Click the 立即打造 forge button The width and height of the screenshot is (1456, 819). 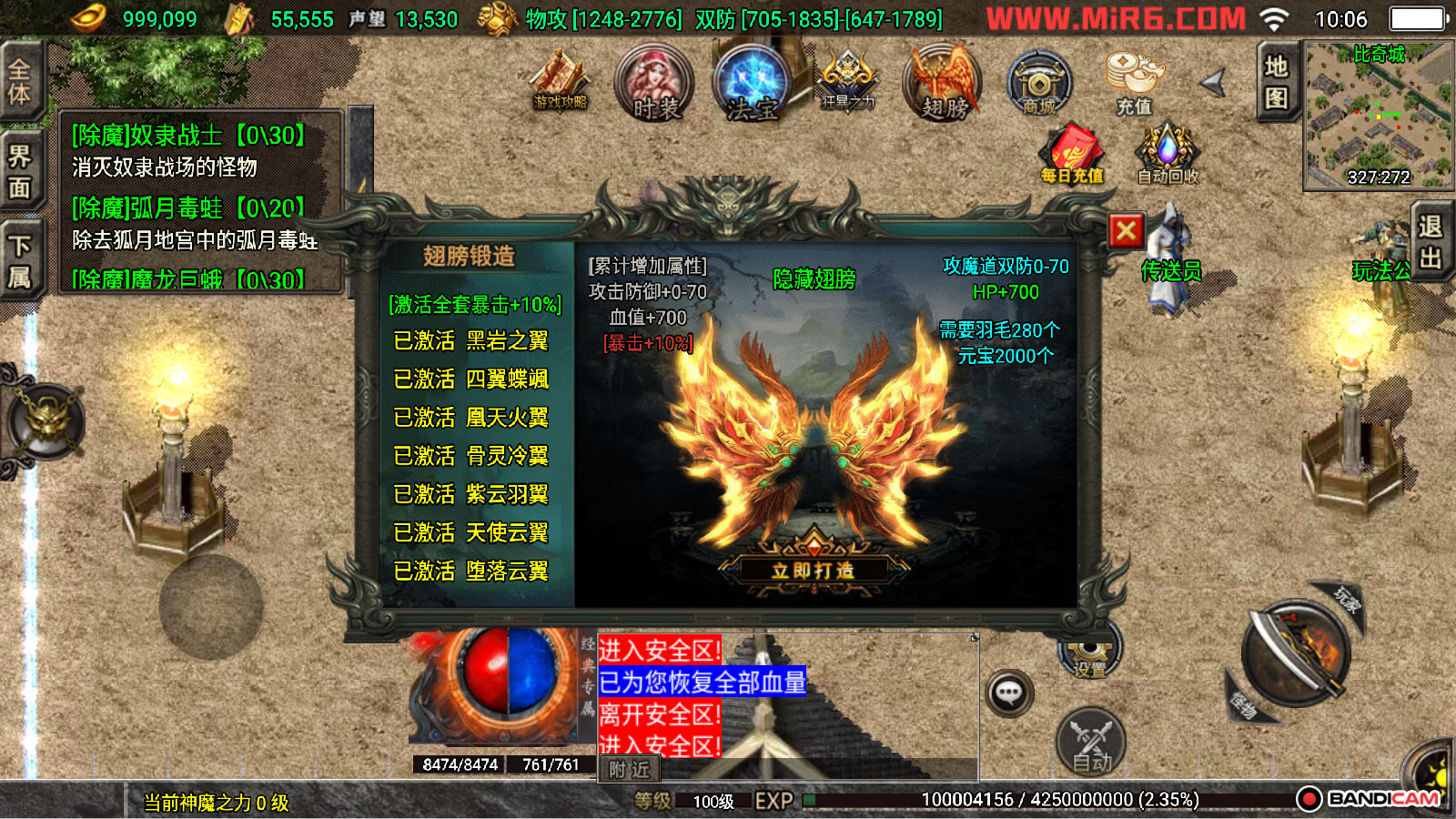[813, 571]
